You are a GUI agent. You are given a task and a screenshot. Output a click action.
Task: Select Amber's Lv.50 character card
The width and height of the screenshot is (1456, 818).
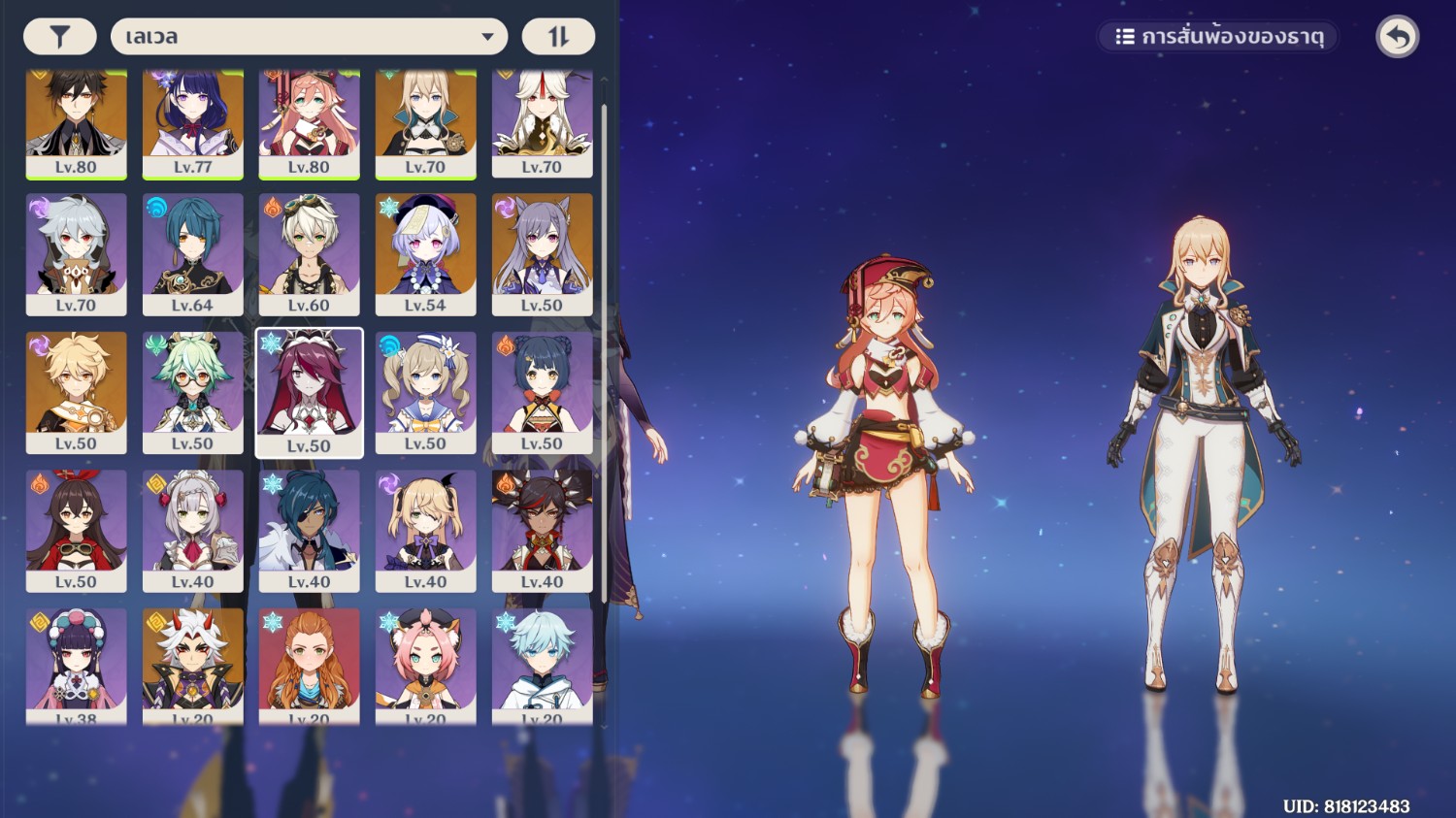click(x=76, y=530)
